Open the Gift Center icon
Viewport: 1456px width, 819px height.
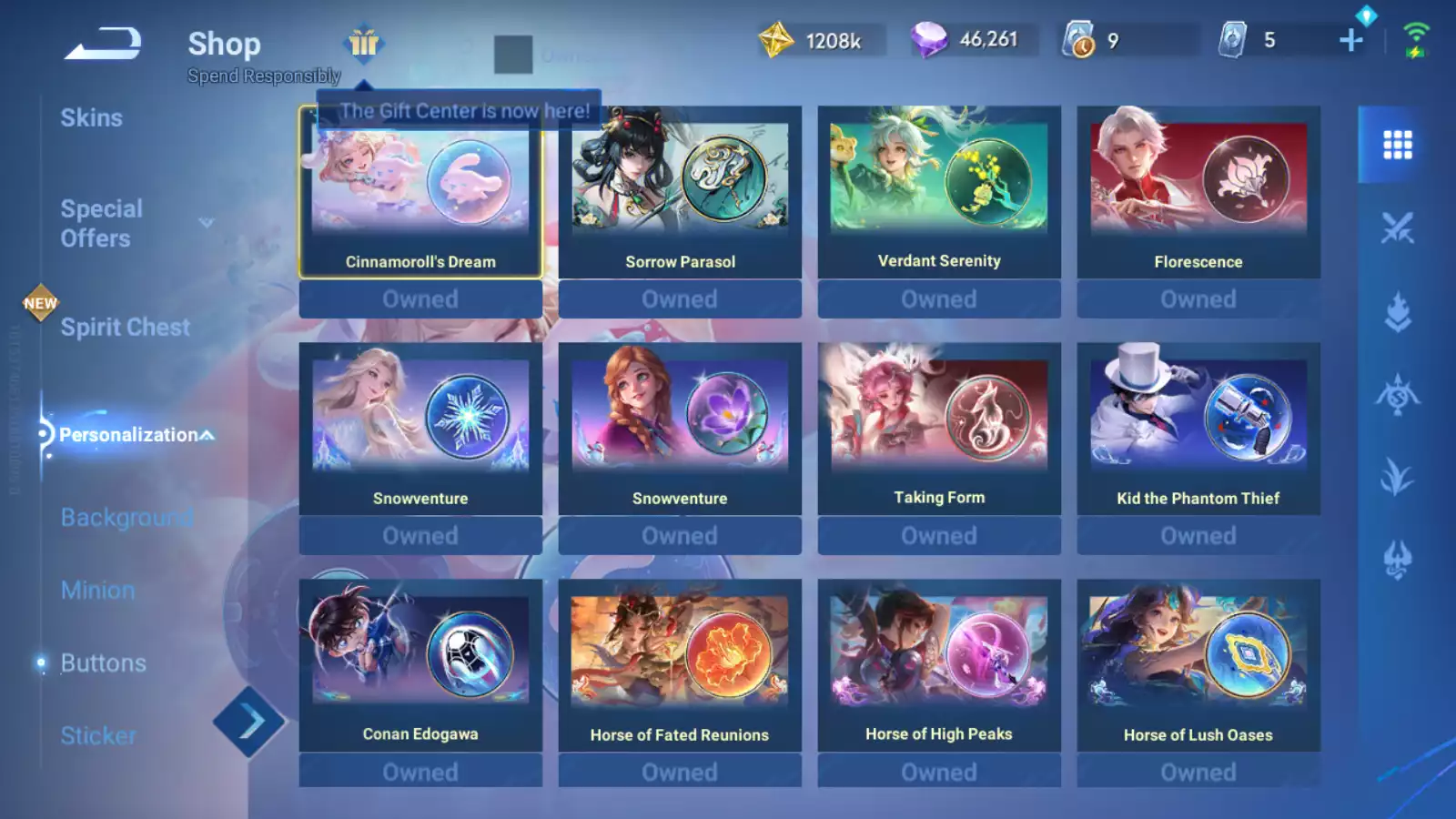point(364,43)
